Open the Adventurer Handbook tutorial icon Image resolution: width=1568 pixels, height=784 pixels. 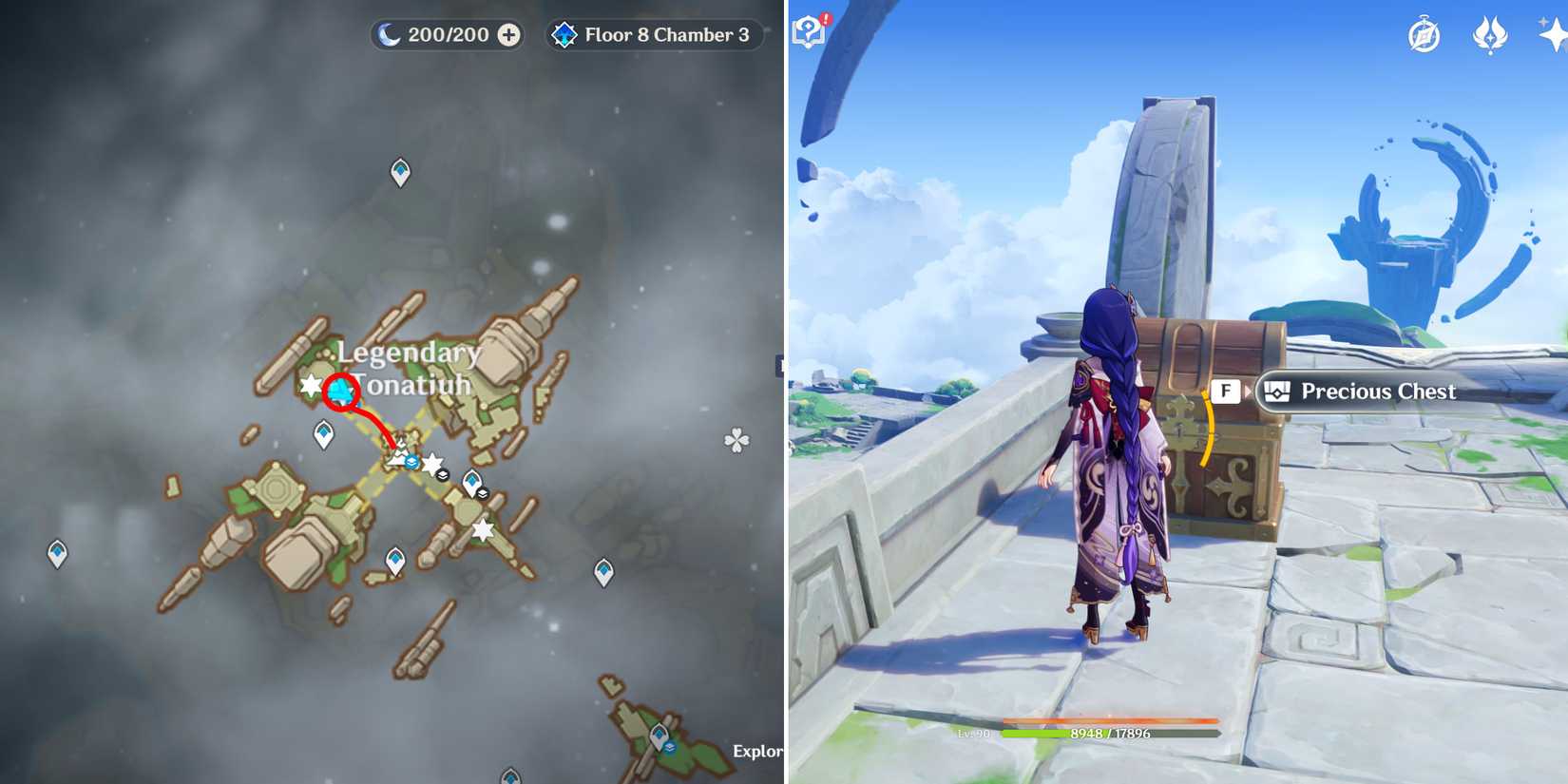click(807, 32)
